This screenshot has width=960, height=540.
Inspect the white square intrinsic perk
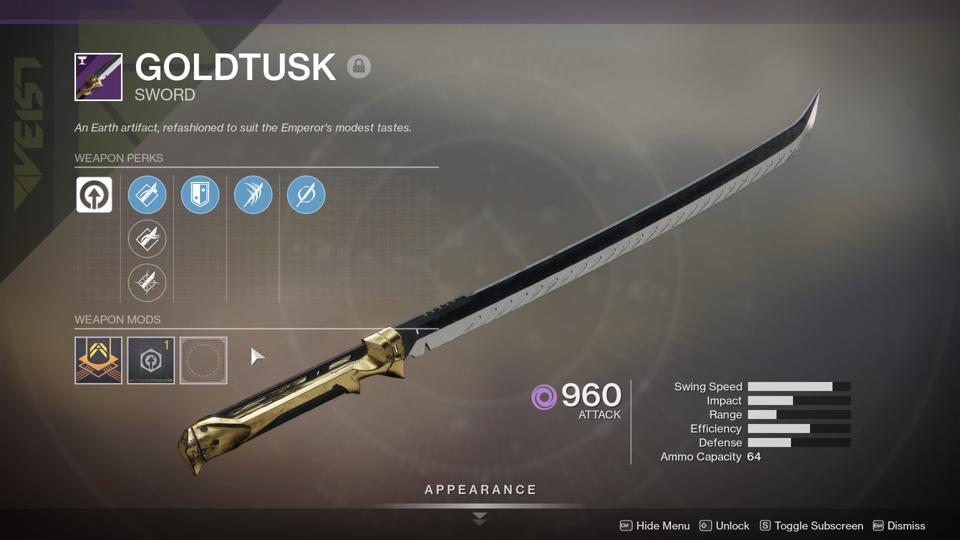[x=94, y=195]
